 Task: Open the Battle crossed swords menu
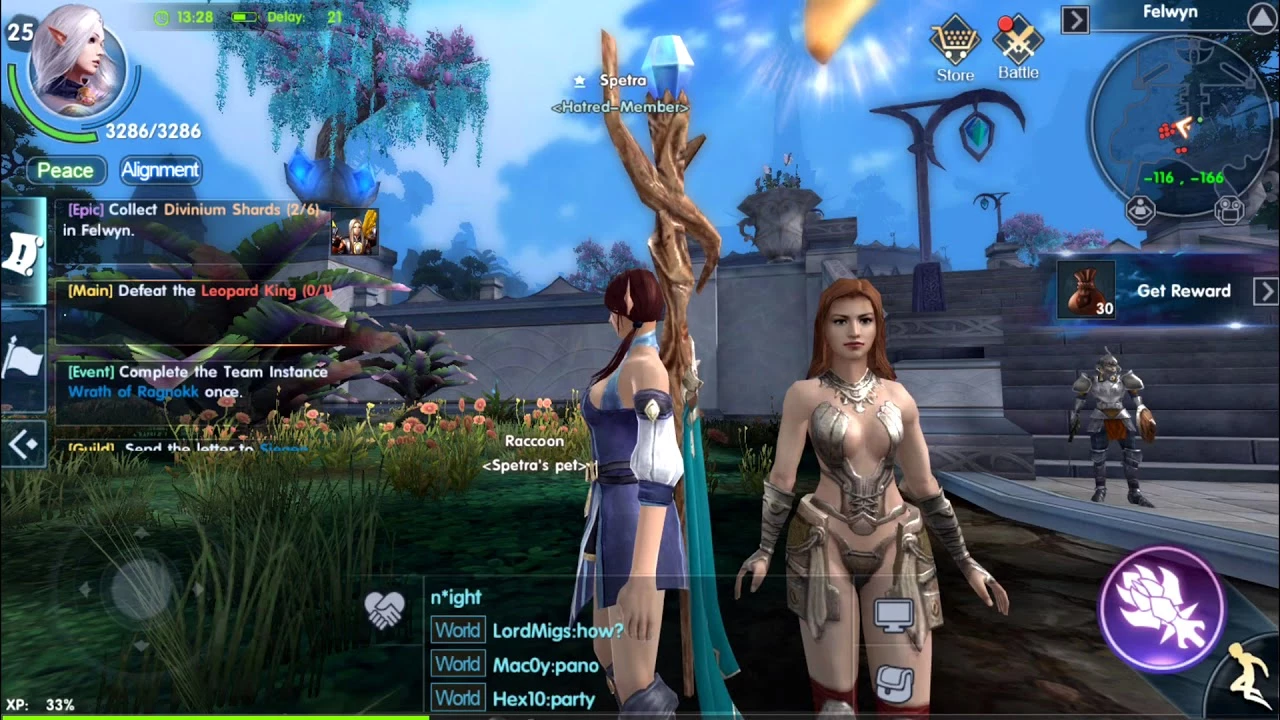click(1018, 42)
